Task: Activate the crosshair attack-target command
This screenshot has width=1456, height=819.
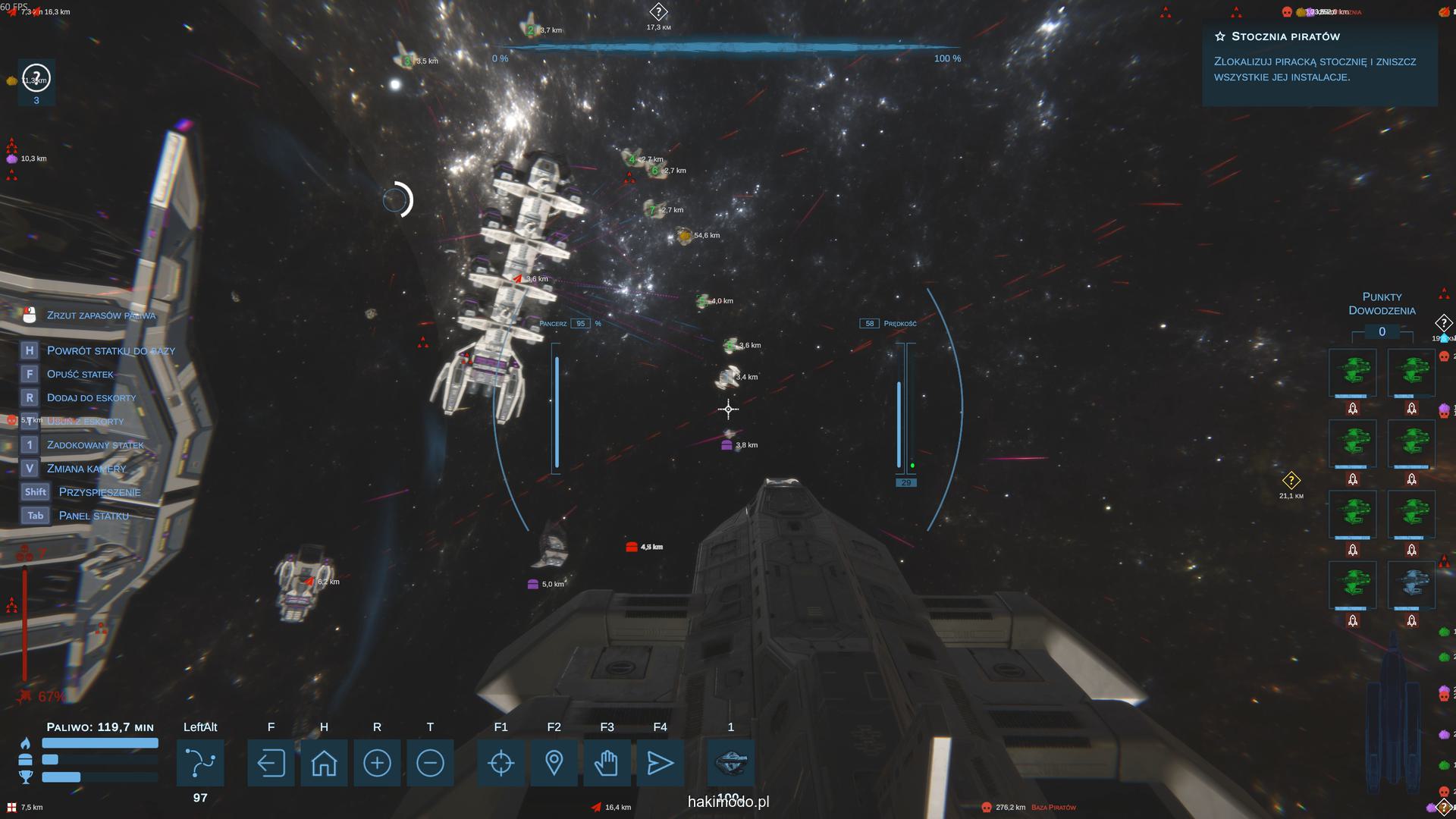Action: click(x=501, y=763)
